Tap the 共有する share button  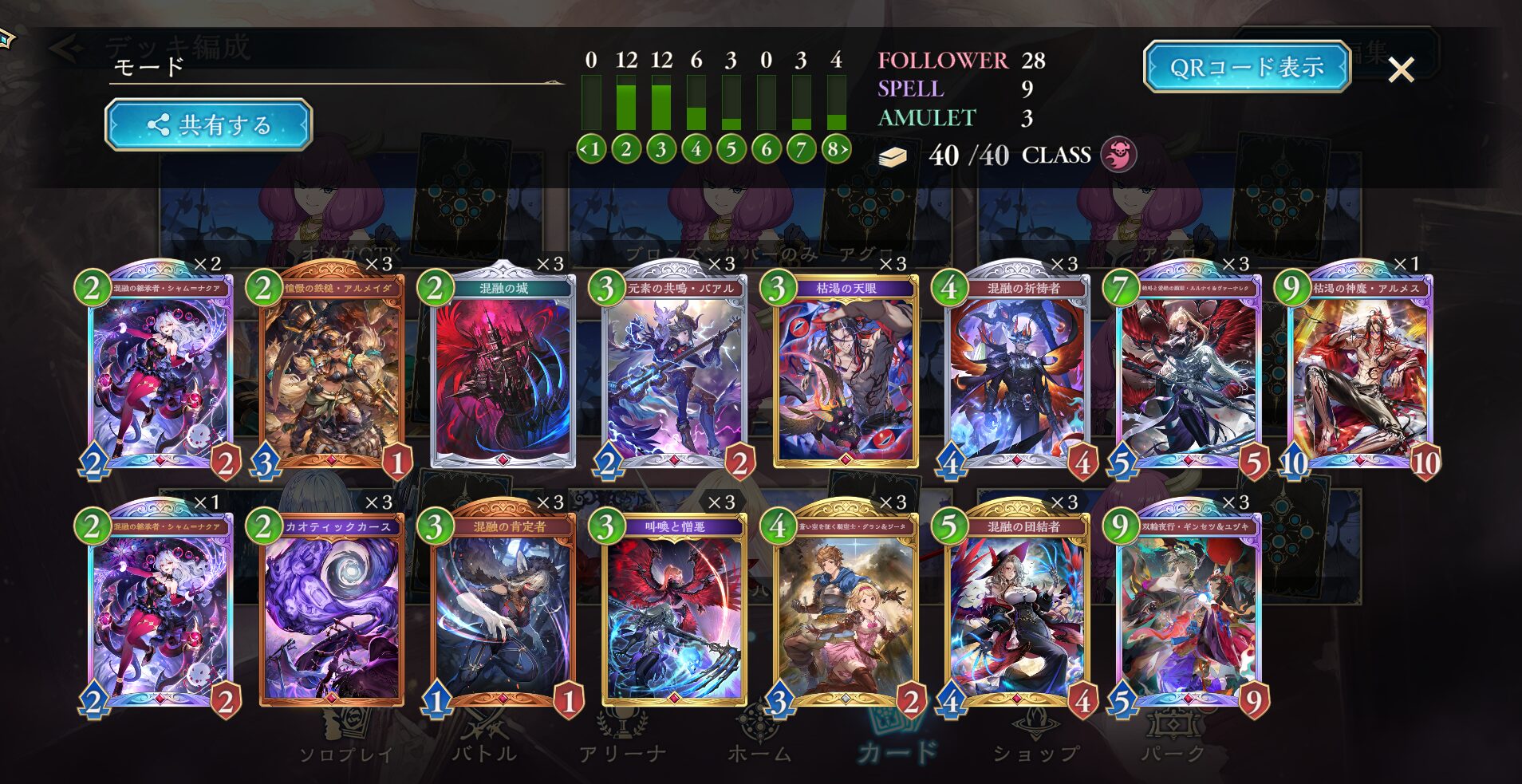pyautogui.click(x=208, y=124)
